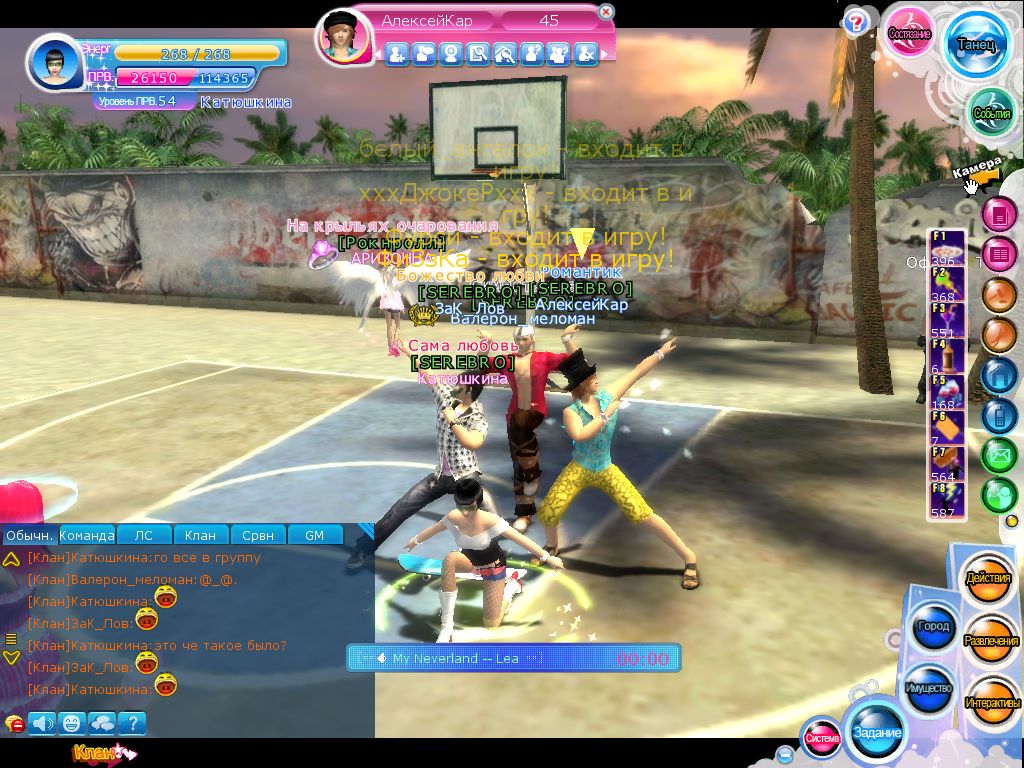Open the Развлечения entertainment menu

point(991,641)
